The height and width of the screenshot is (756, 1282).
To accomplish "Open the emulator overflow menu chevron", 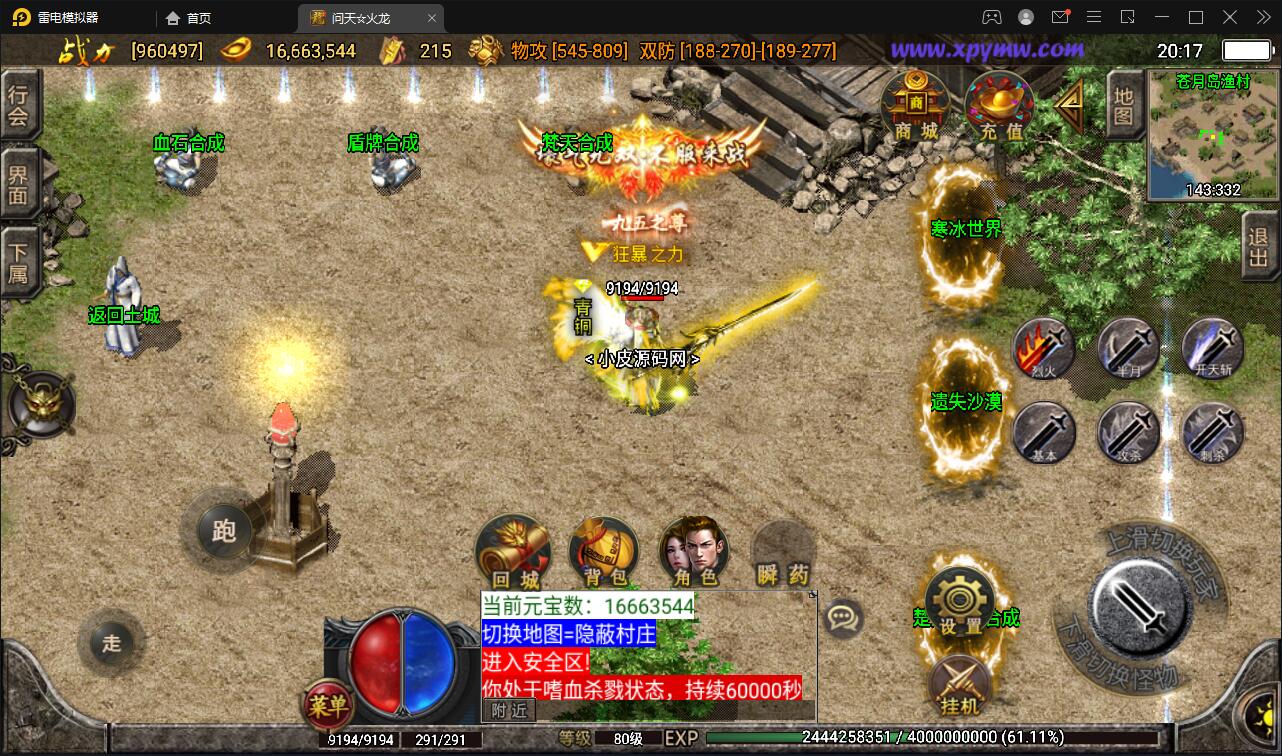I will click(x=1262, y=17).
